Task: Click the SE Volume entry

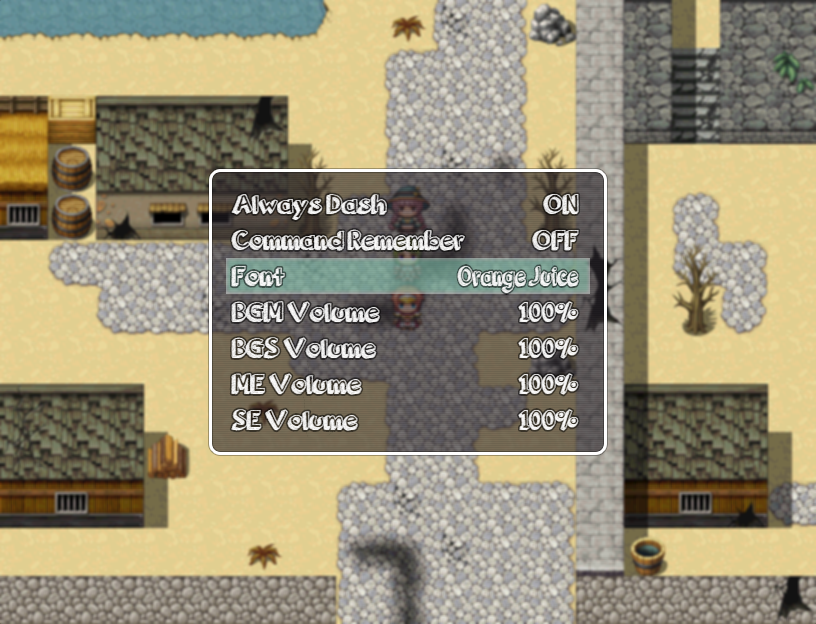Action: point(407,421)
